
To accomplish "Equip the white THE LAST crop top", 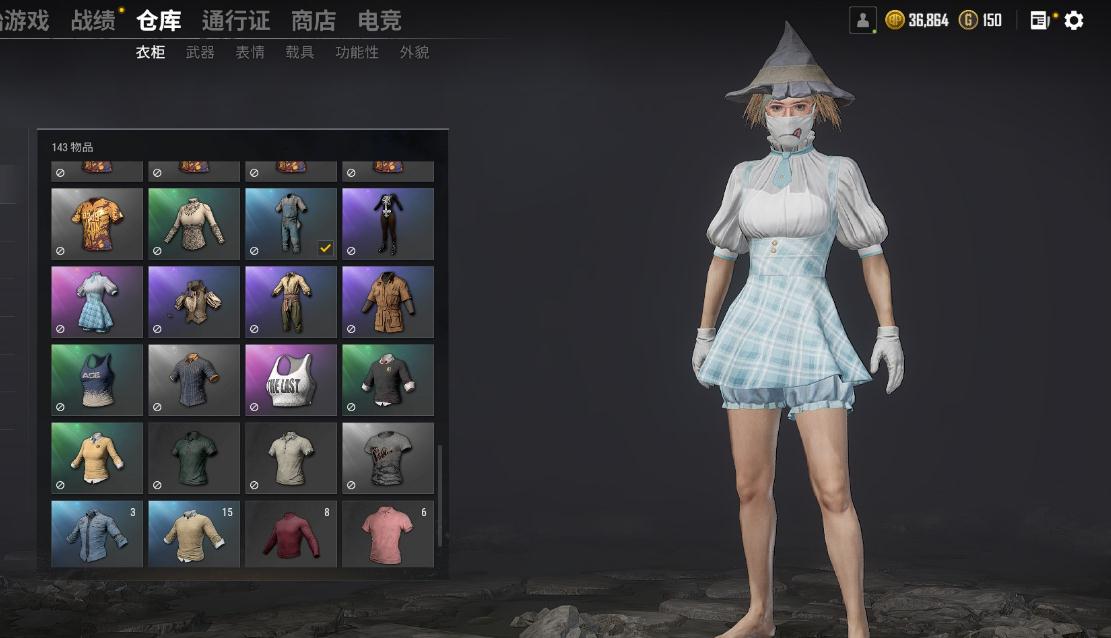I will click(x=291, y=379).
